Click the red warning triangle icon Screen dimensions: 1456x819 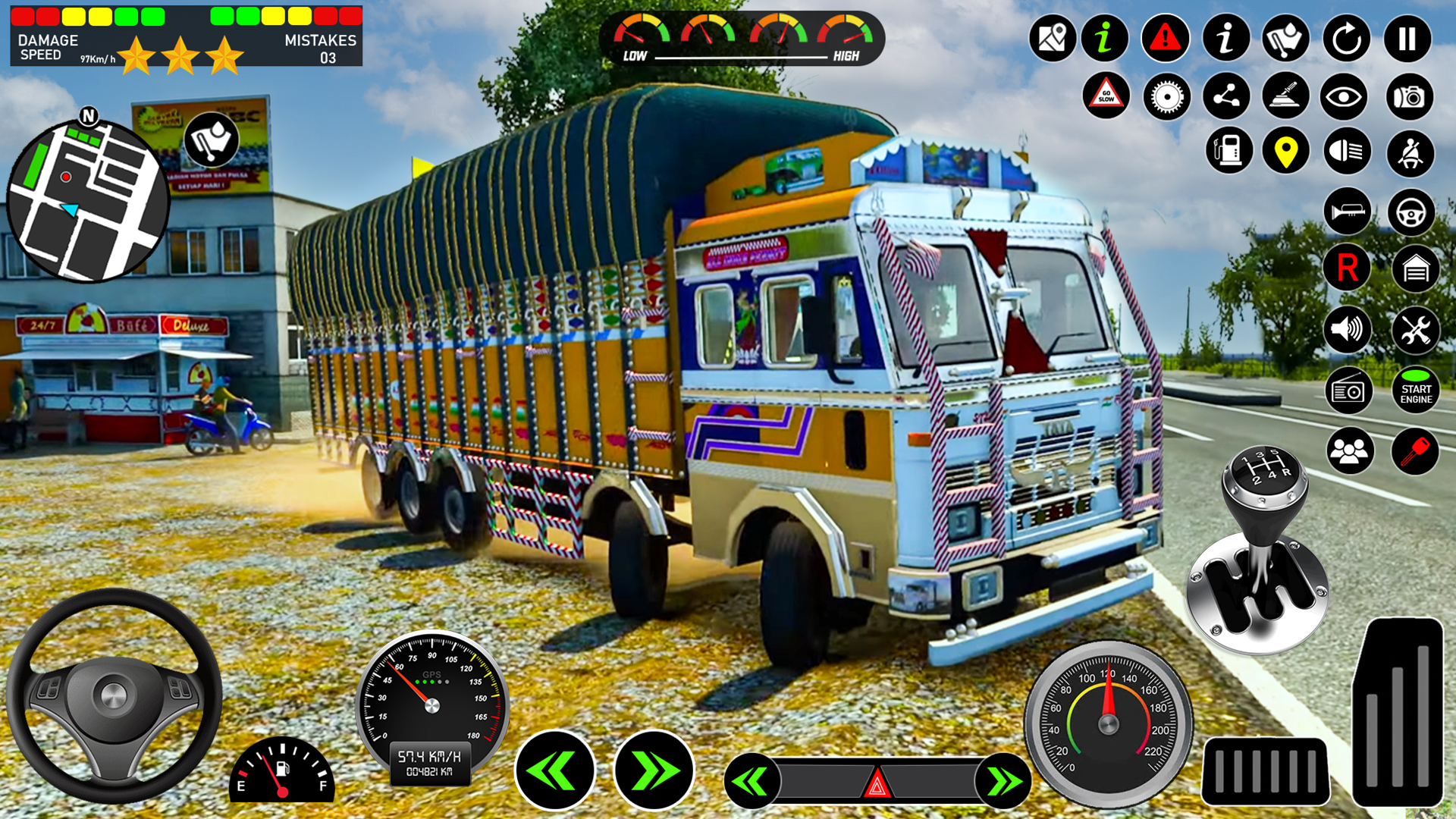point(1165,38)
